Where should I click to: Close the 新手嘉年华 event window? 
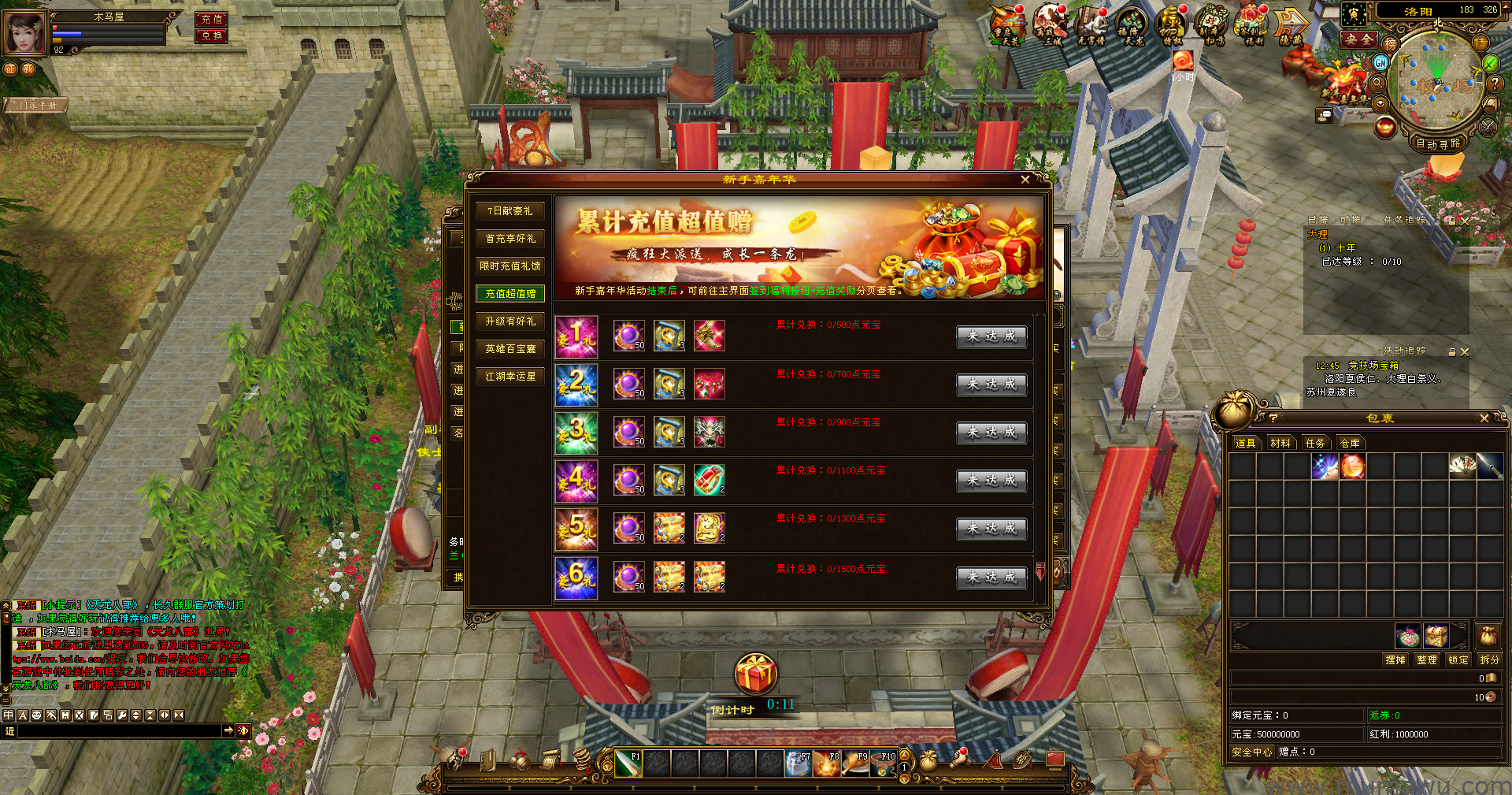[1025, 180]
